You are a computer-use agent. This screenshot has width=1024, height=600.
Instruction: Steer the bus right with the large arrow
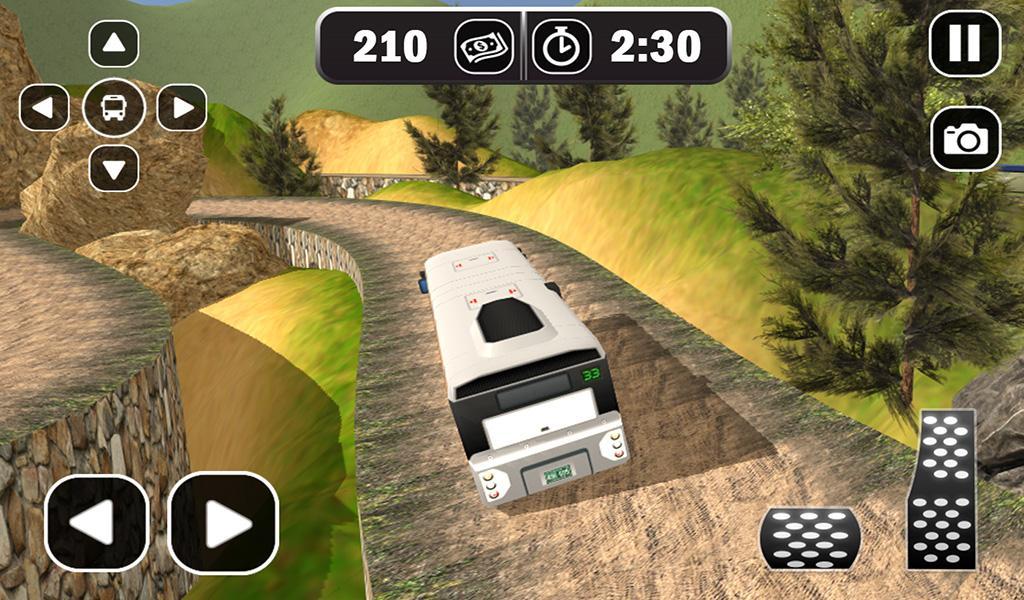pyautogui.click(x=223, y=523)
